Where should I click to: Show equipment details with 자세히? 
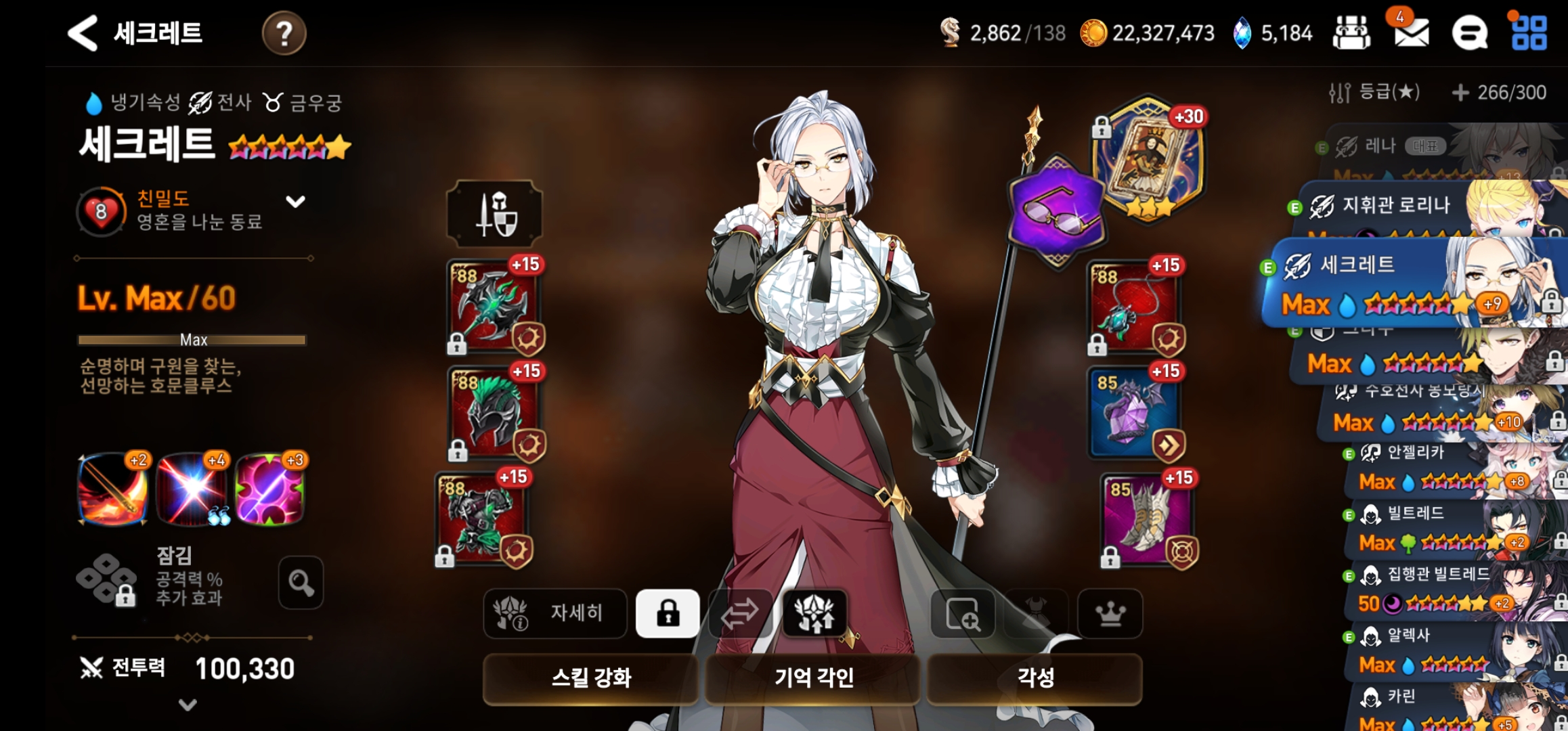[555, 613]
